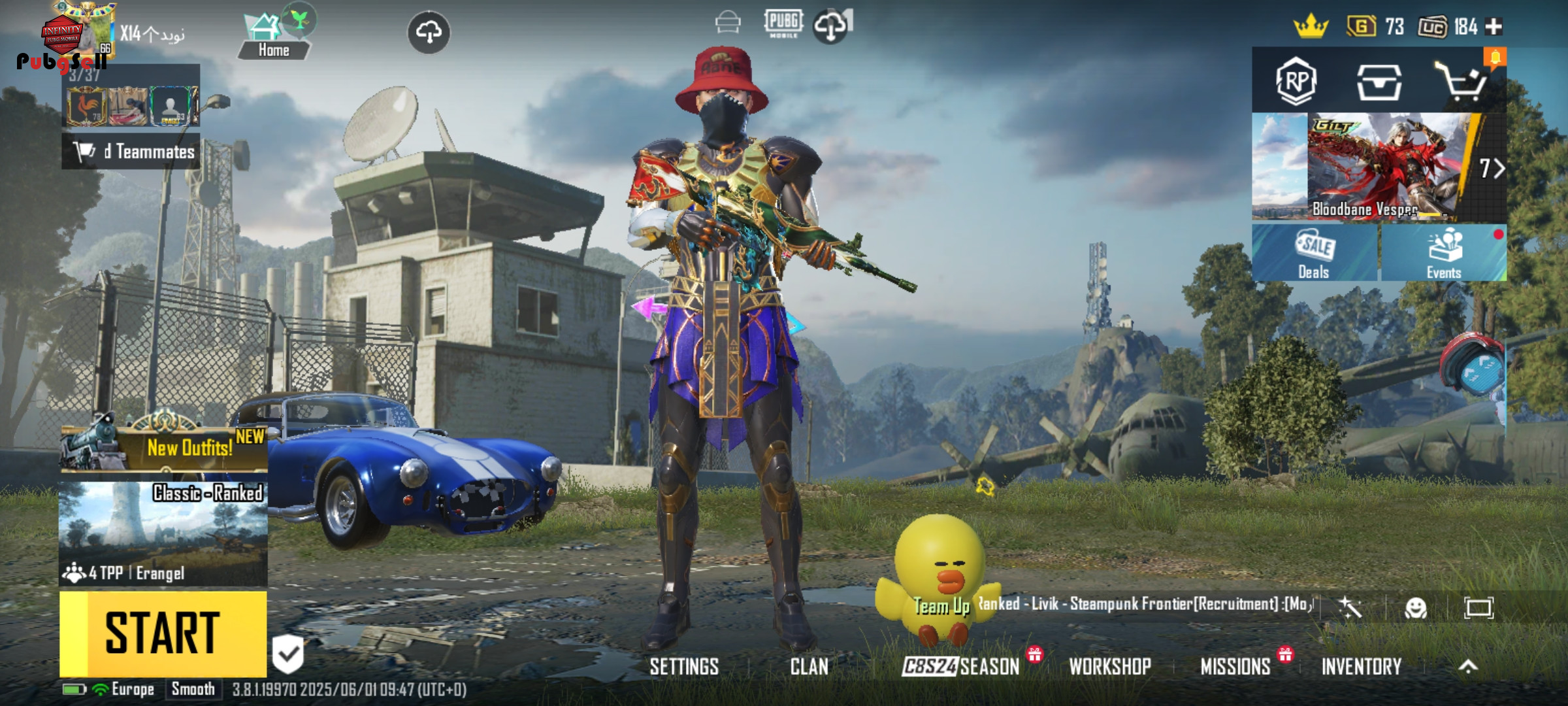
Task: Open the Clan page
Action: (809, 666)
